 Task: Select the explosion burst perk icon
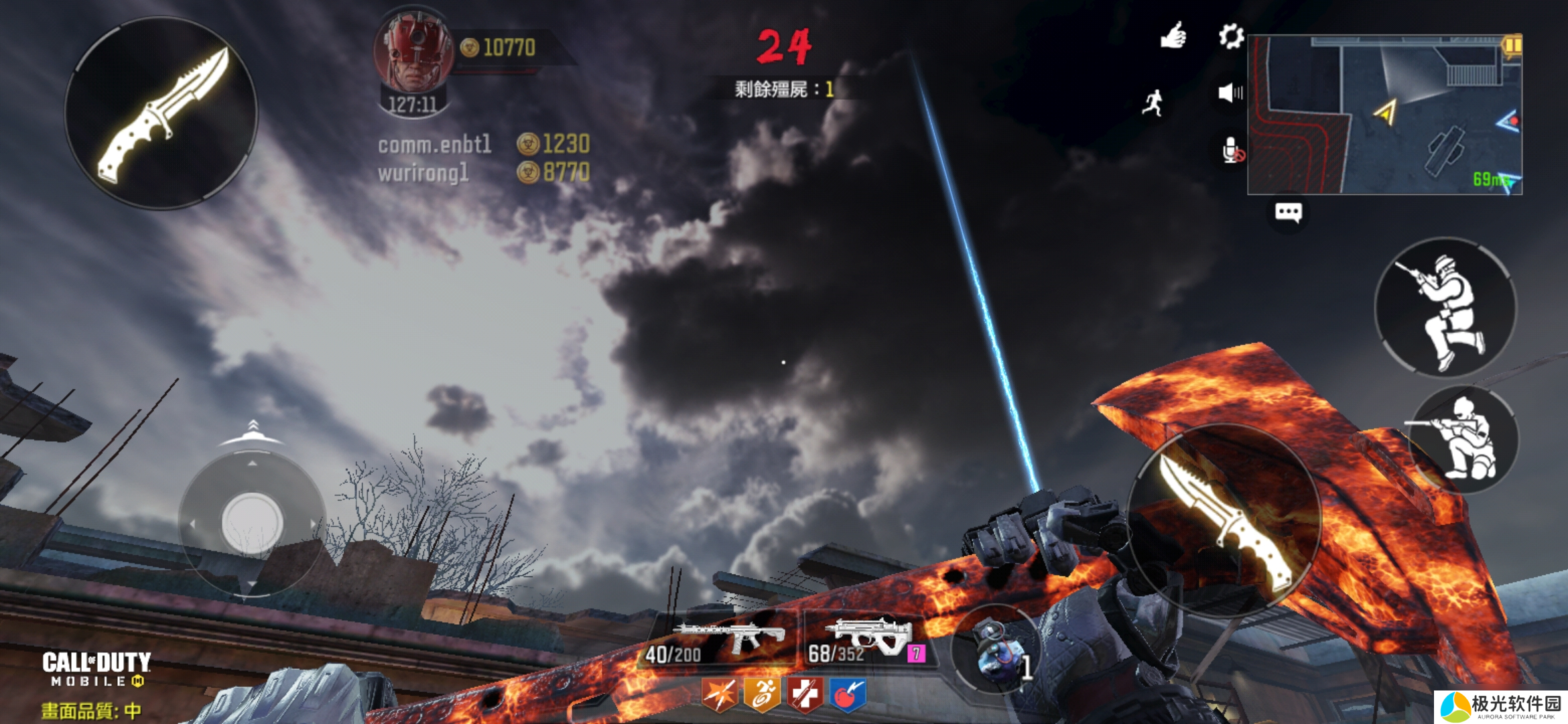pyautogui.click(x=720, y=695)
